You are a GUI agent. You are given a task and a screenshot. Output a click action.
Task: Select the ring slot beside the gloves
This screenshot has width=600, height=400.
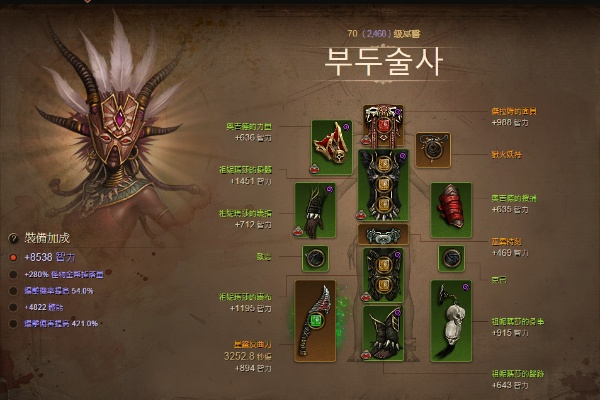[x=316, y=257]
